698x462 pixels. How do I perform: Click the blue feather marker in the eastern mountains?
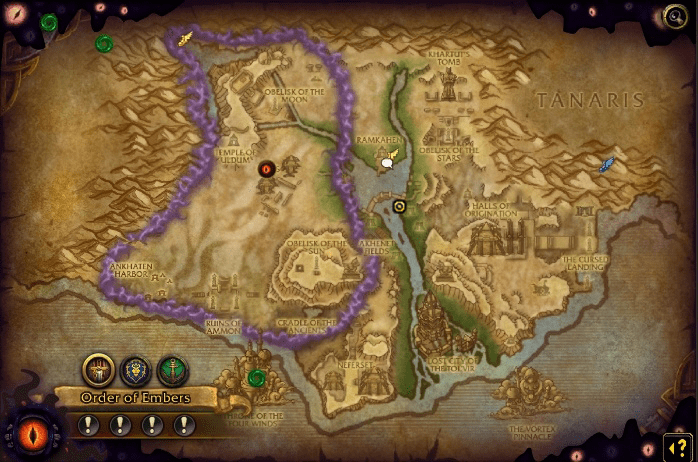point(606,164)
